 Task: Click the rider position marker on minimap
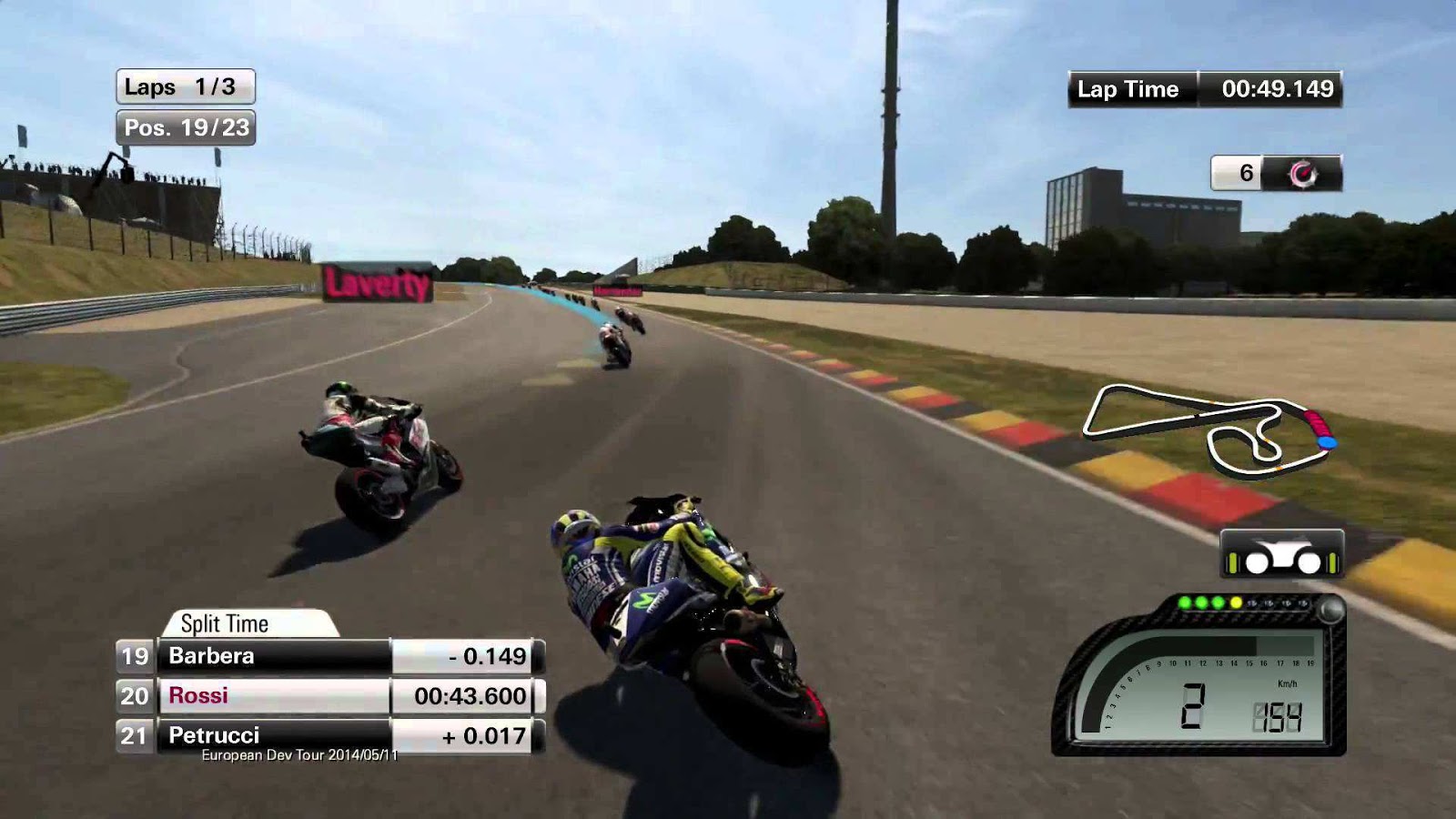(x=1328, y=442)
